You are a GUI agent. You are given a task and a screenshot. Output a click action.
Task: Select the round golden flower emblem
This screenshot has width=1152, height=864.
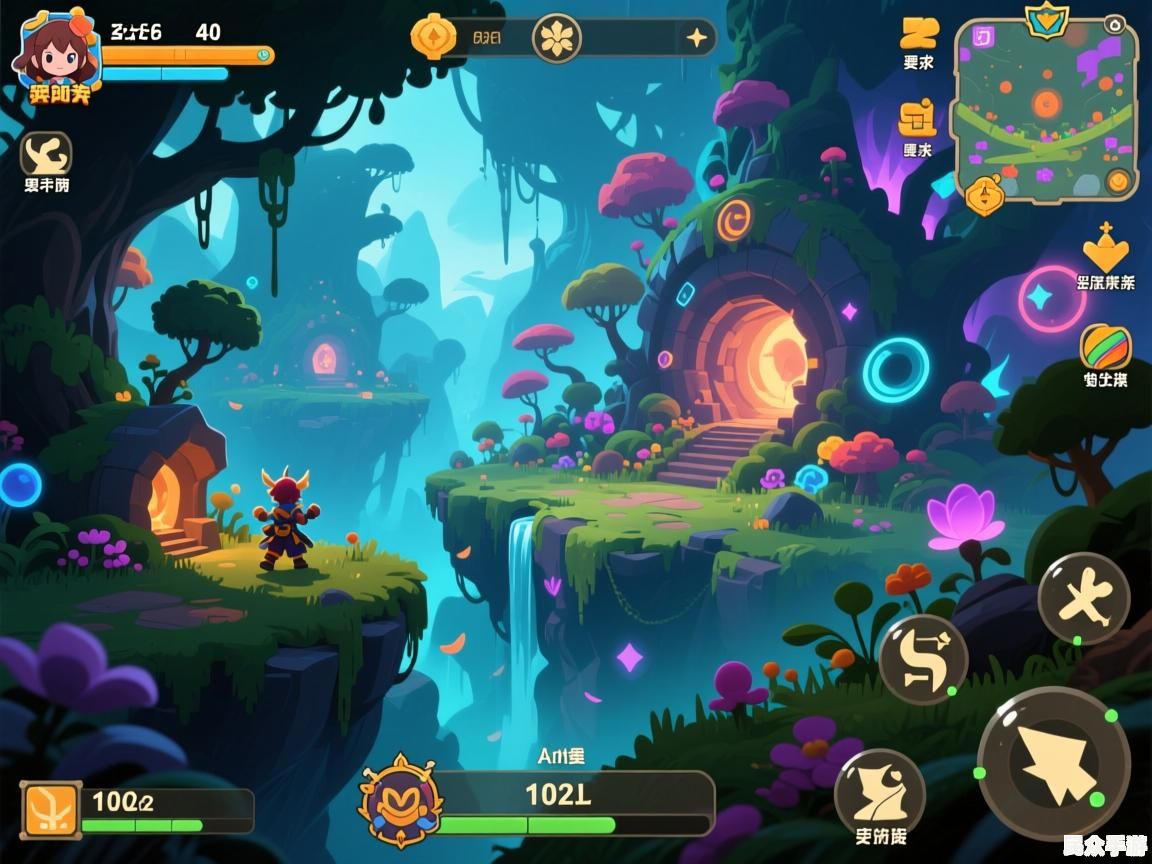[557, 39]
